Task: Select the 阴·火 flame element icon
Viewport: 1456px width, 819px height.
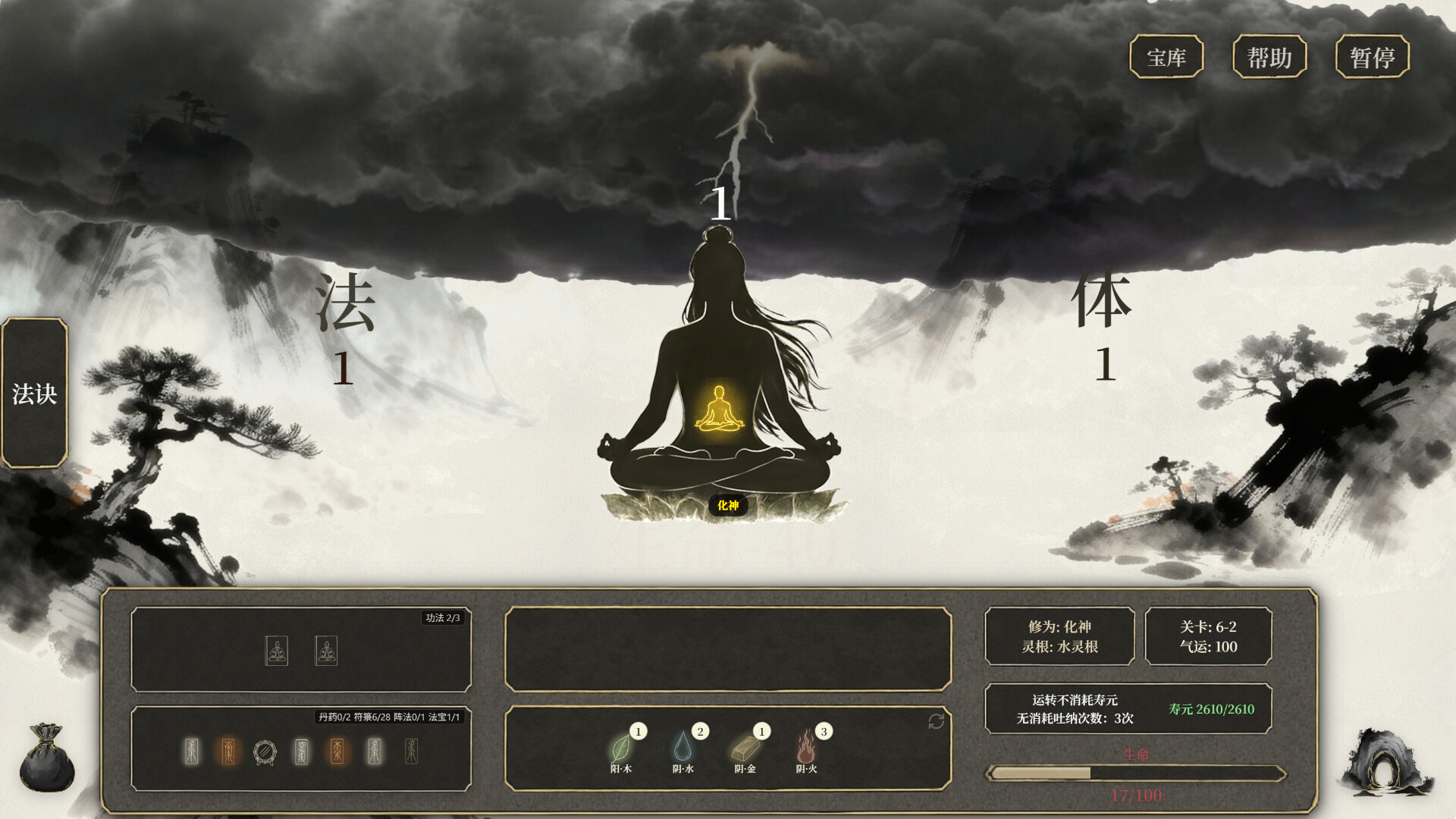Action: (x=806, y=751)
